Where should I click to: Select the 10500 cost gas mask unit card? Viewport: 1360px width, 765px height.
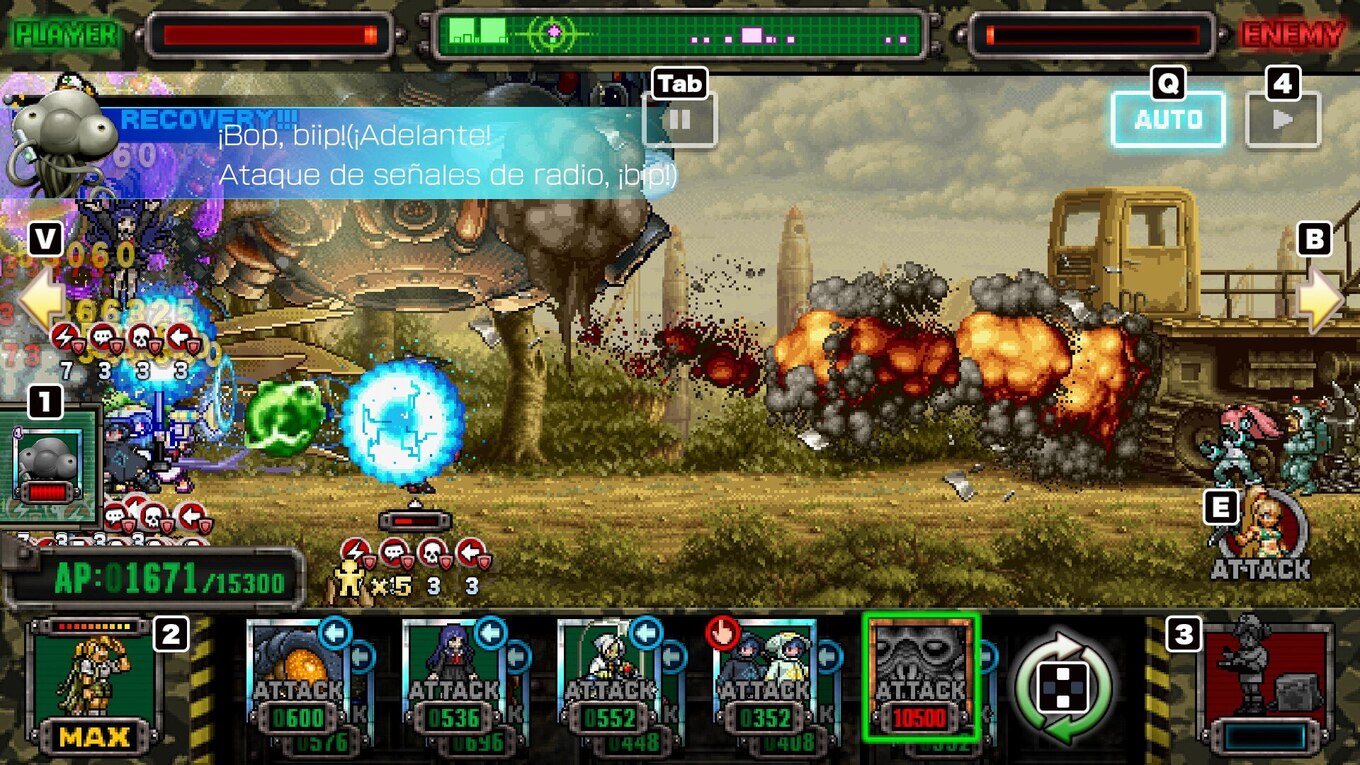click(920, 677)
